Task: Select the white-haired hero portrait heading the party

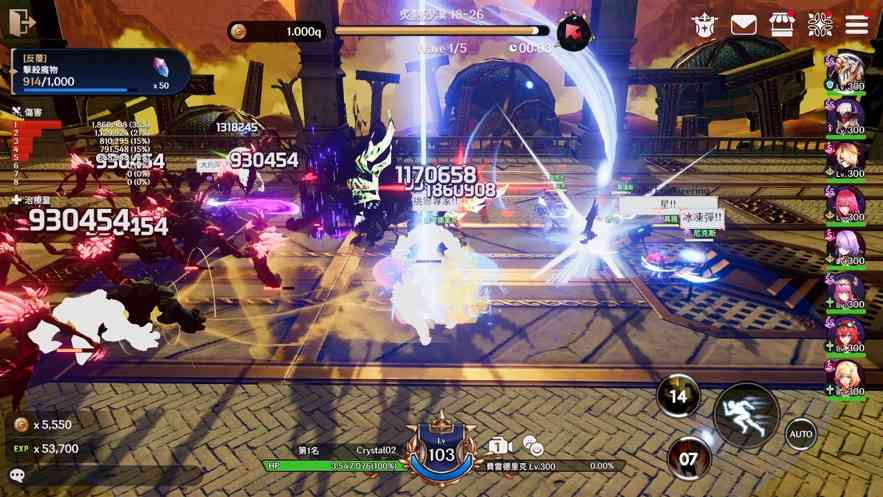Action: [x=847, y=73]
